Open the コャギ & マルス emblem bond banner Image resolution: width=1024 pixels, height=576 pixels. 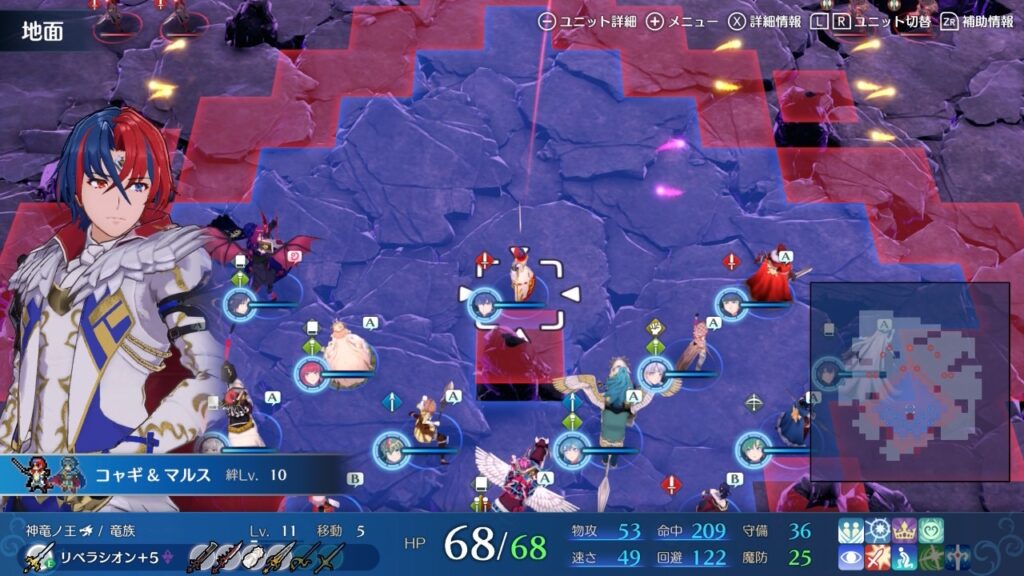[170, 474]
